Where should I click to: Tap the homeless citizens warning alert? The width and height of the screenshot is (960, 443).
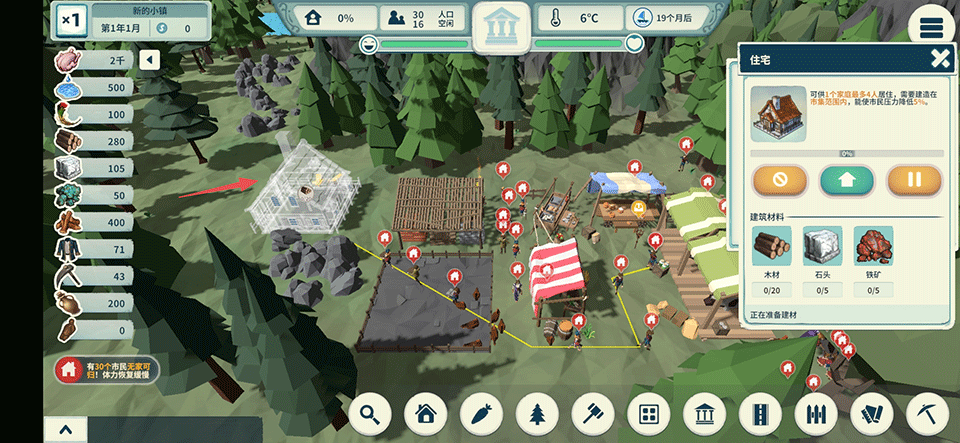click(108, 371)
